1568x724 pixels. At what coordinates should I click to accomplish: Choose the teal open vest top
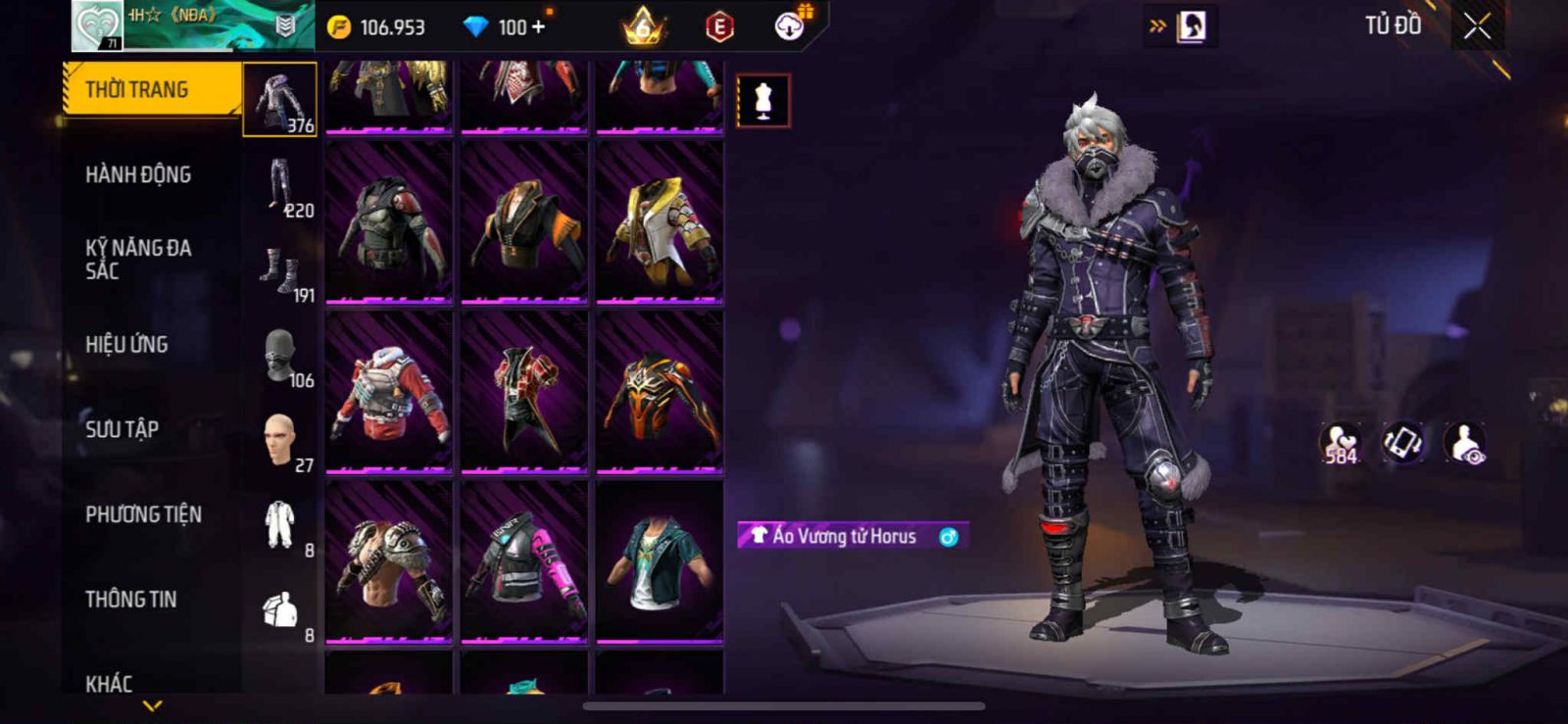[660, 561]
